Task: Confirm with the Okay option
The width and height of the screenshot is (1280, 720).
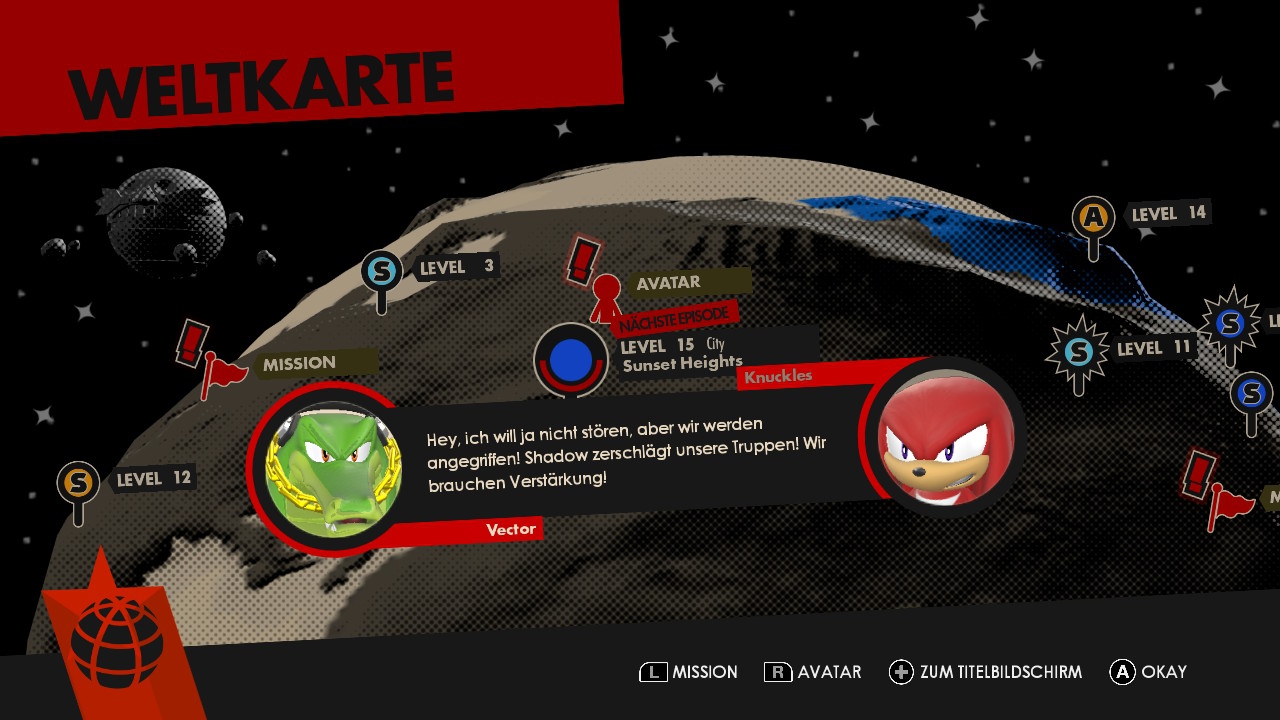Action: click(1148, 672)
